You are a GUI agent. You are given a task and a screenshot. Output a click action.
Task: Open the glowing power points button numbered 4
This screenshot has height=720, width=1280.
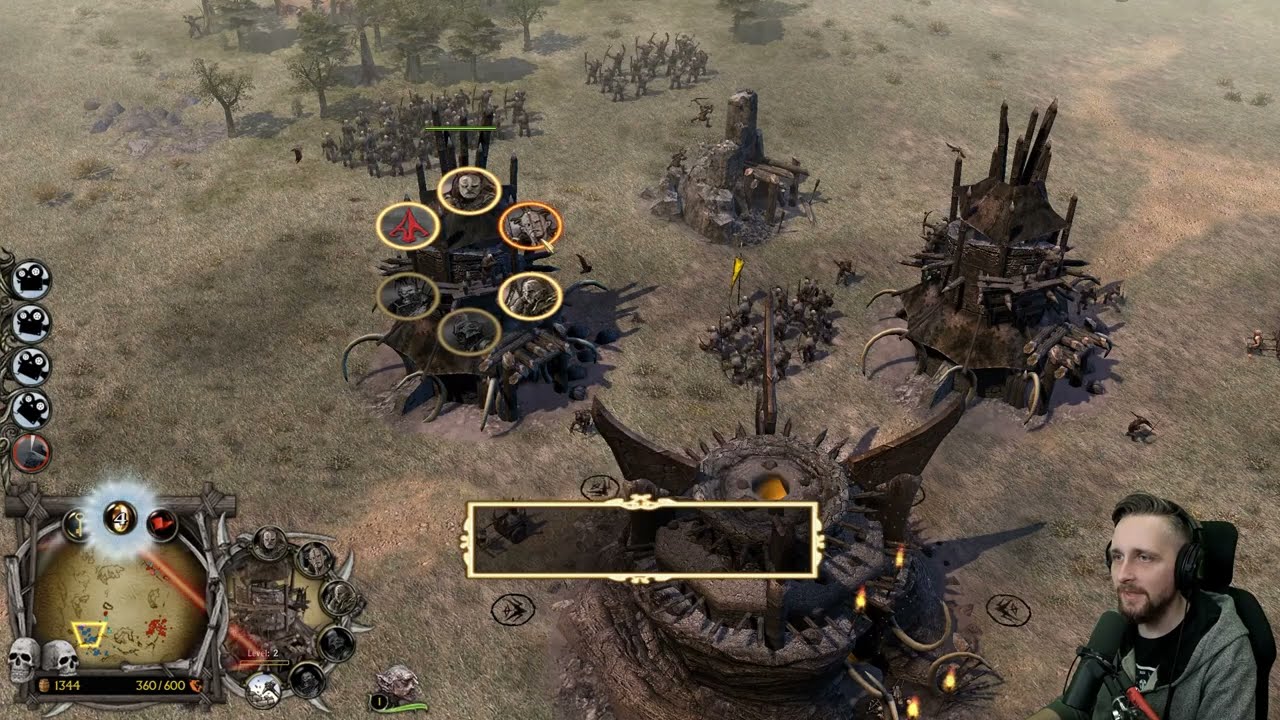pyautogui.click(x=120, y=517)
